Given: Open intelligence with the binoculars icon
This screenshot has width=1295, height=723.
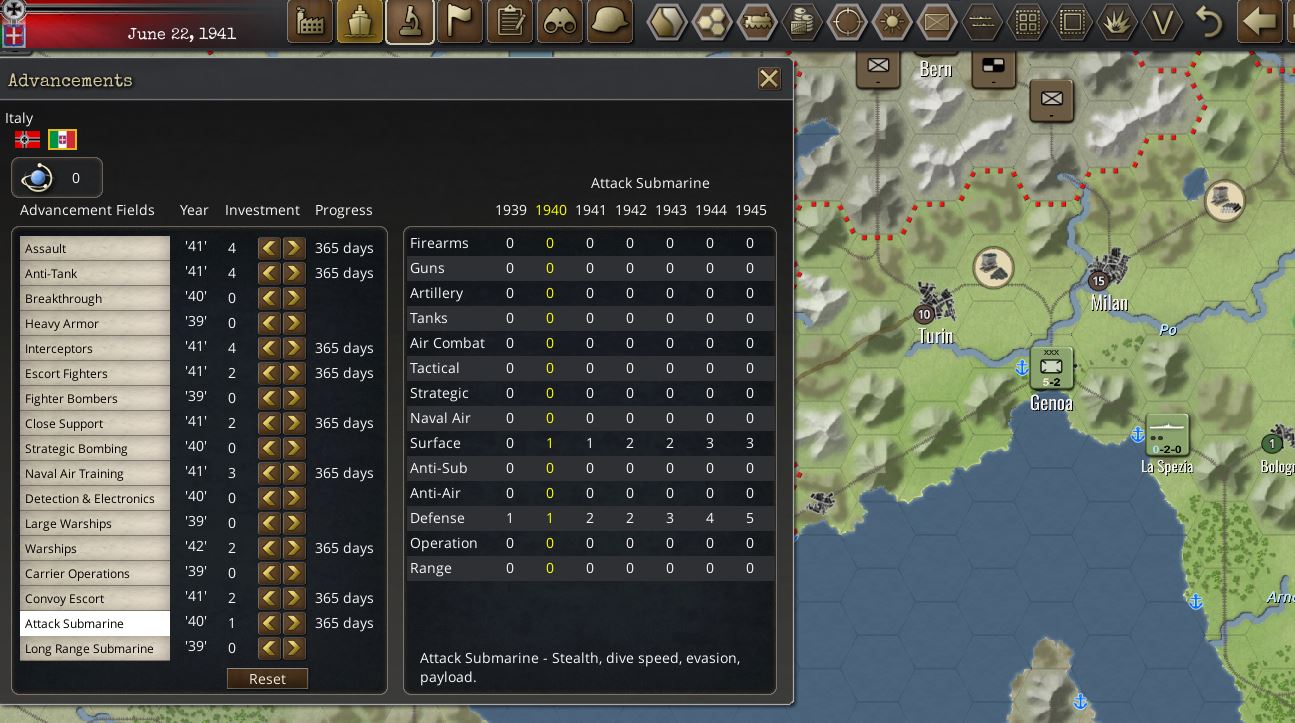Looking at the screenshot, I should [560, 21].
